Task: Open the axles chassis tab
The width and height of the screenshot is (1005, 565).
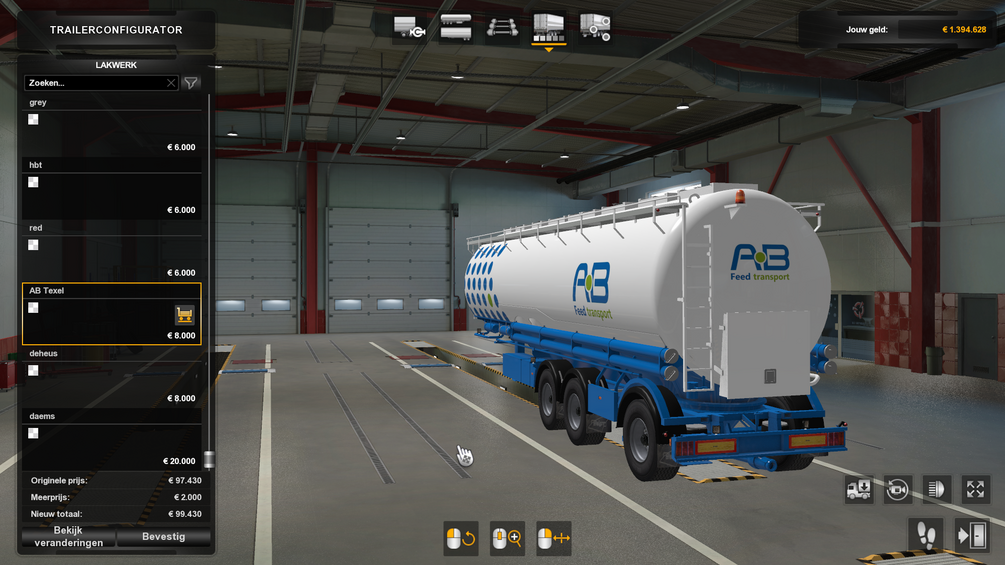Action: point(502,27)
